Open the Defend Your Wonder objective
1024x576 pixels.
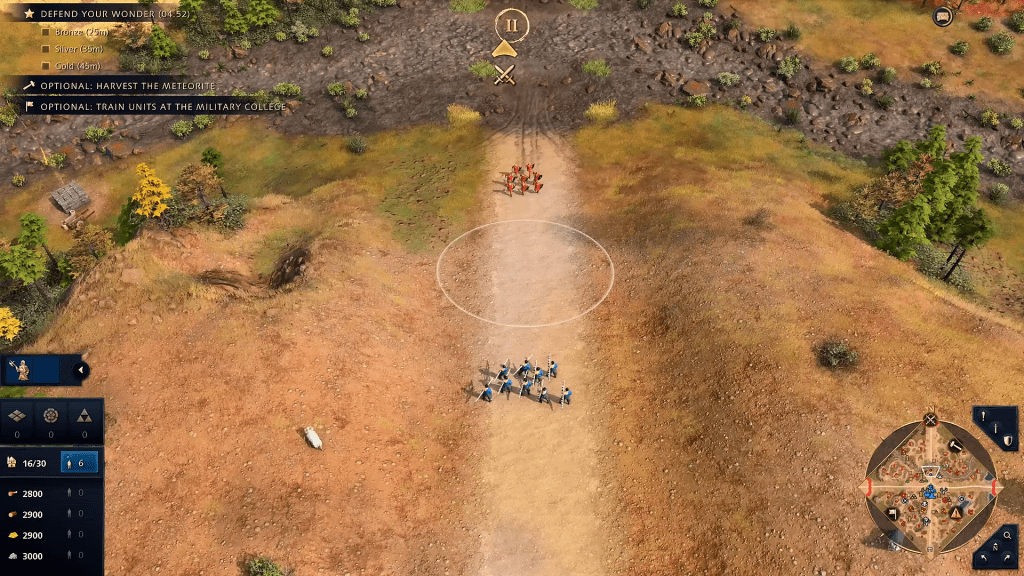[100, 14]
